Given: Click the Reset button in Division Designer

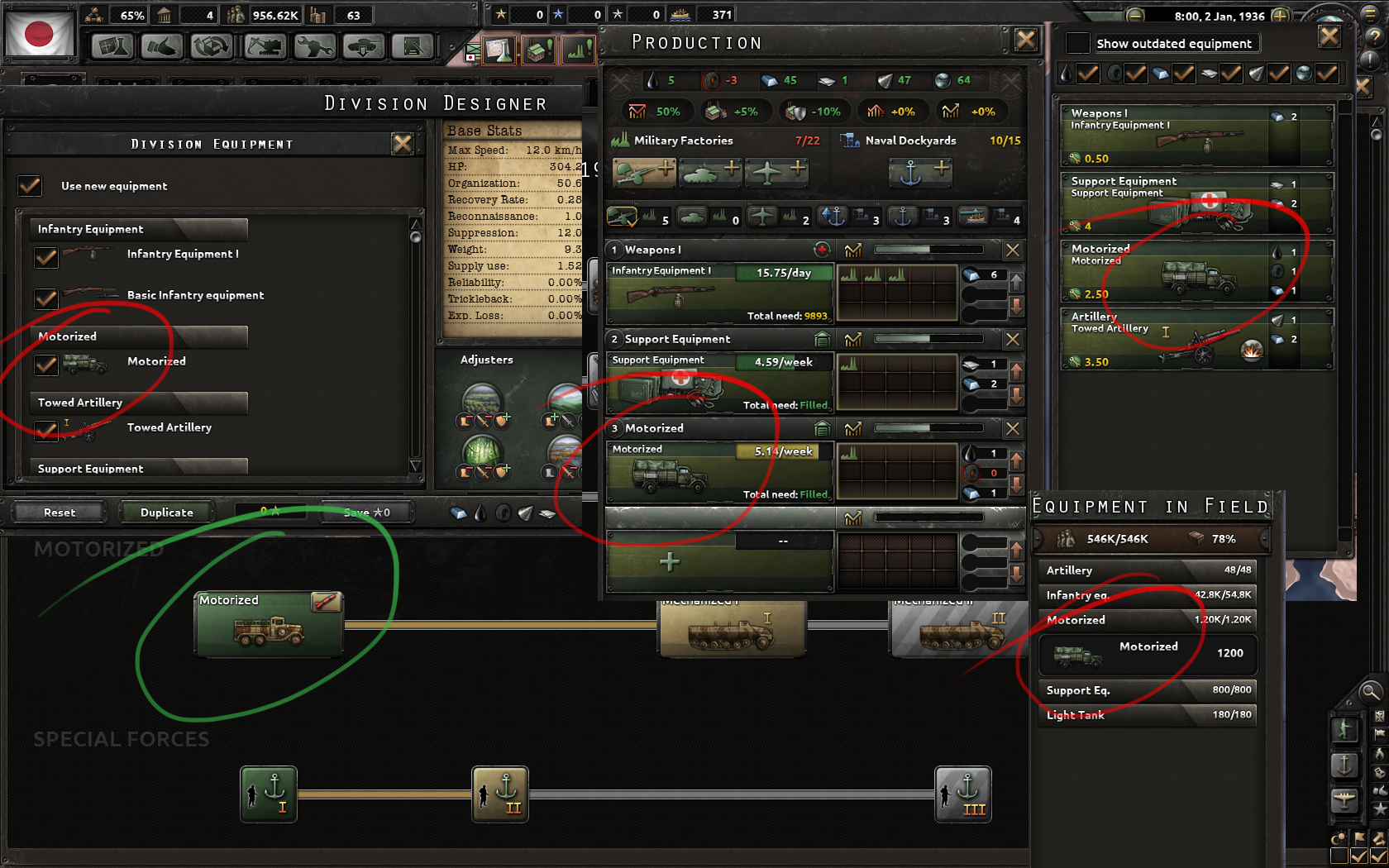Looking at the screenshot, I should point(59,512).
